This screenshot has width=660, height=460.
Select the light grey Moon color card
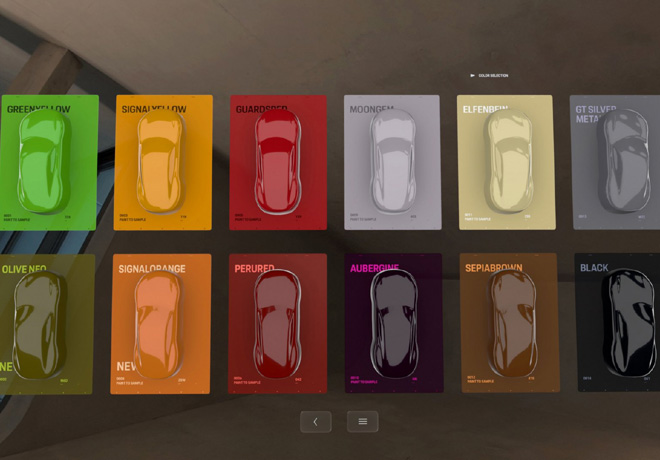point(392,163)
